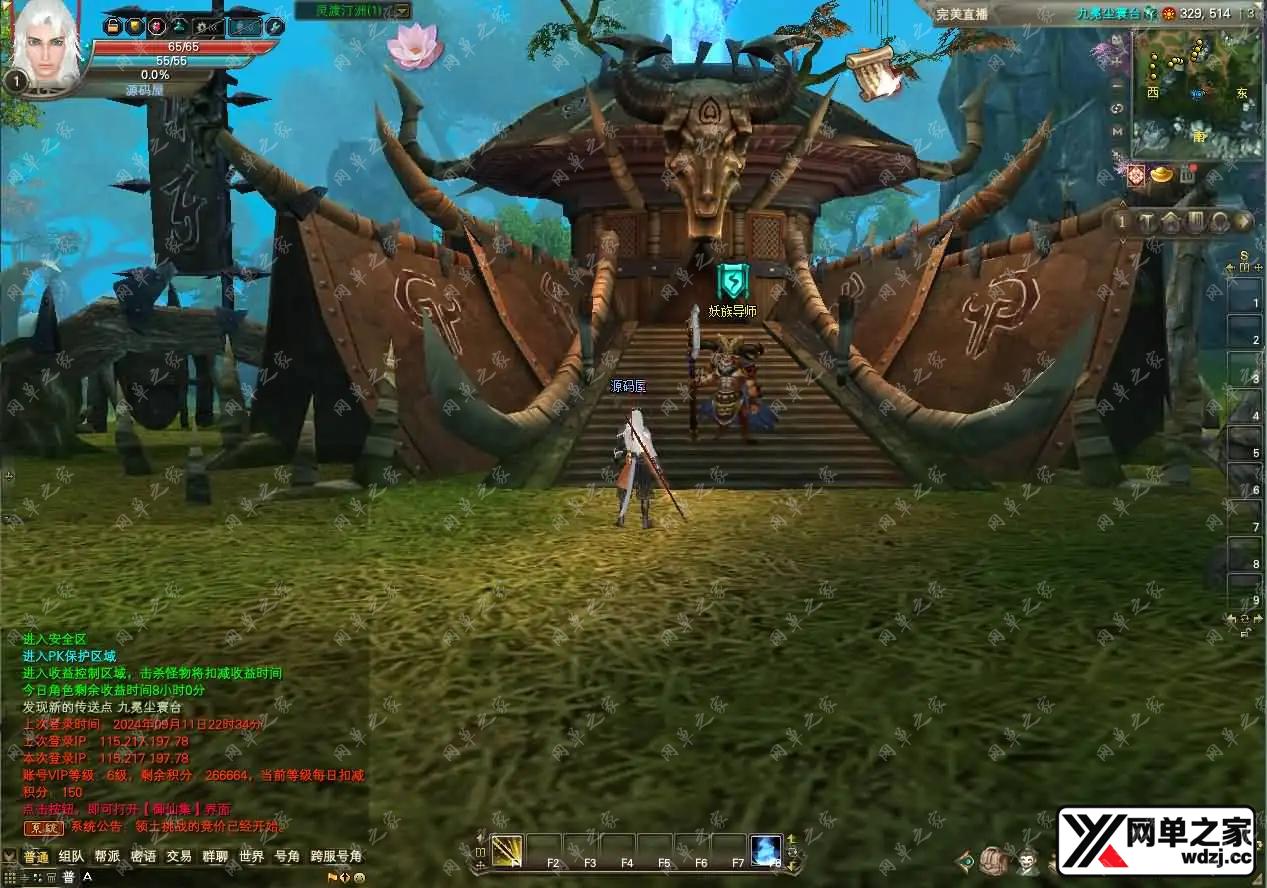
Task: Open the wrench settings icon
Action: [273, 27]
